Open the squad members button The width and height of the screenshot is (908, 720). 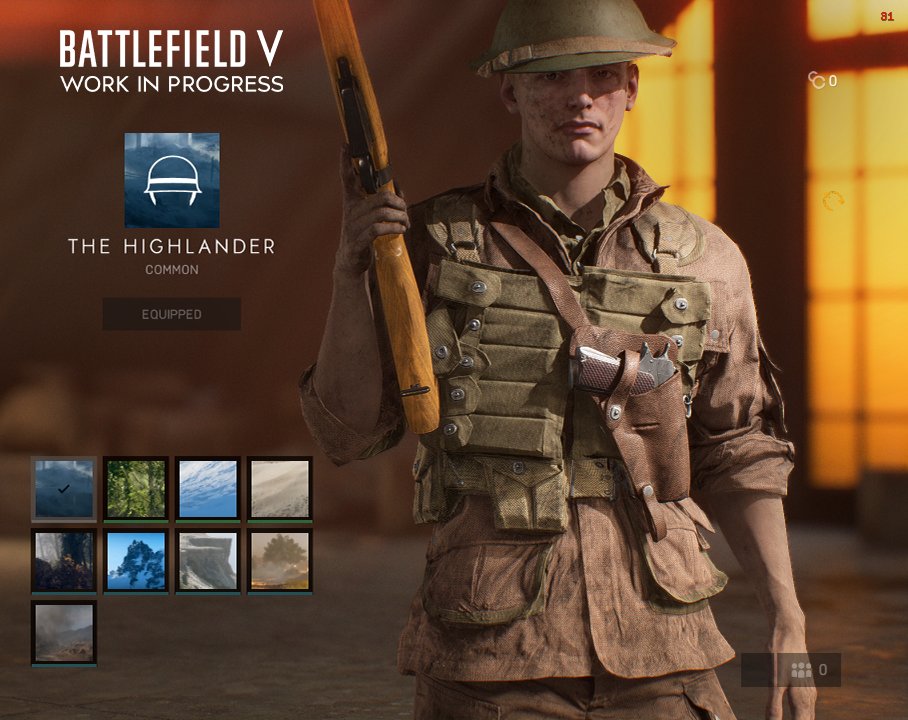(809, 670)
